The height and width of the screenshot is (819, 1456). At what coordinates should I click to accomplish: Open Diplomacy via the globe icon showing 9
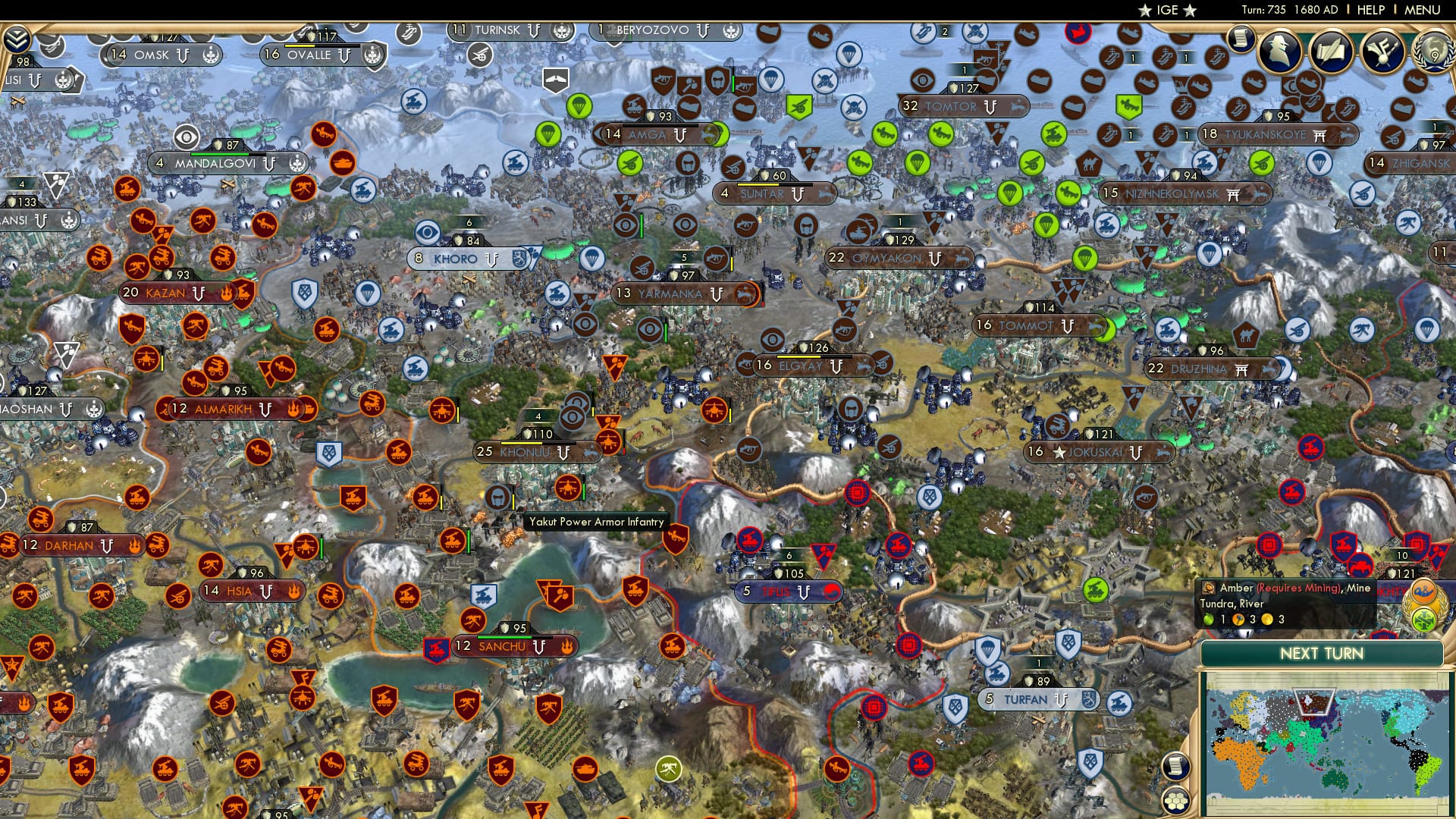(1433, 53)
